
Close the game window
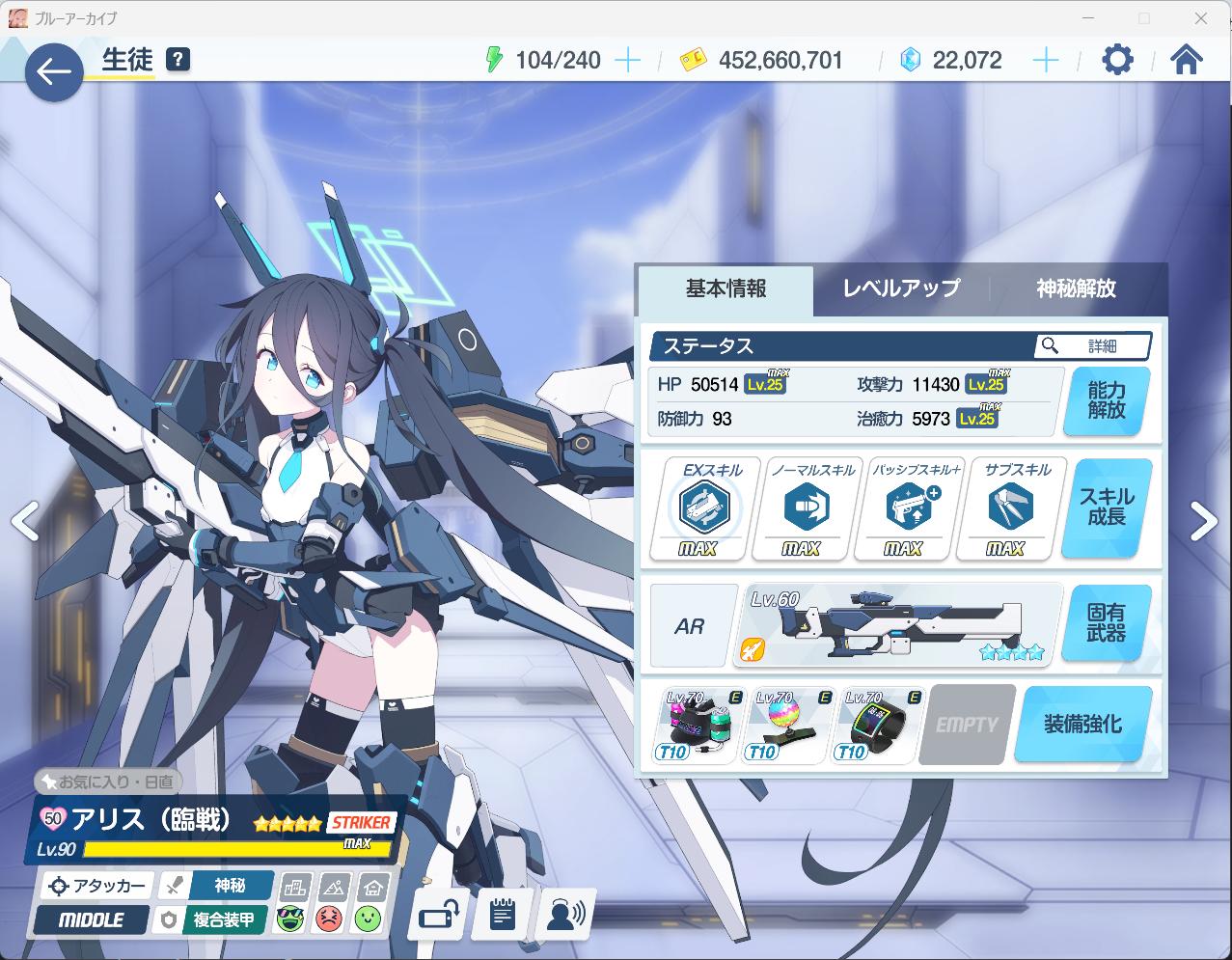(x=1201, y=18)
